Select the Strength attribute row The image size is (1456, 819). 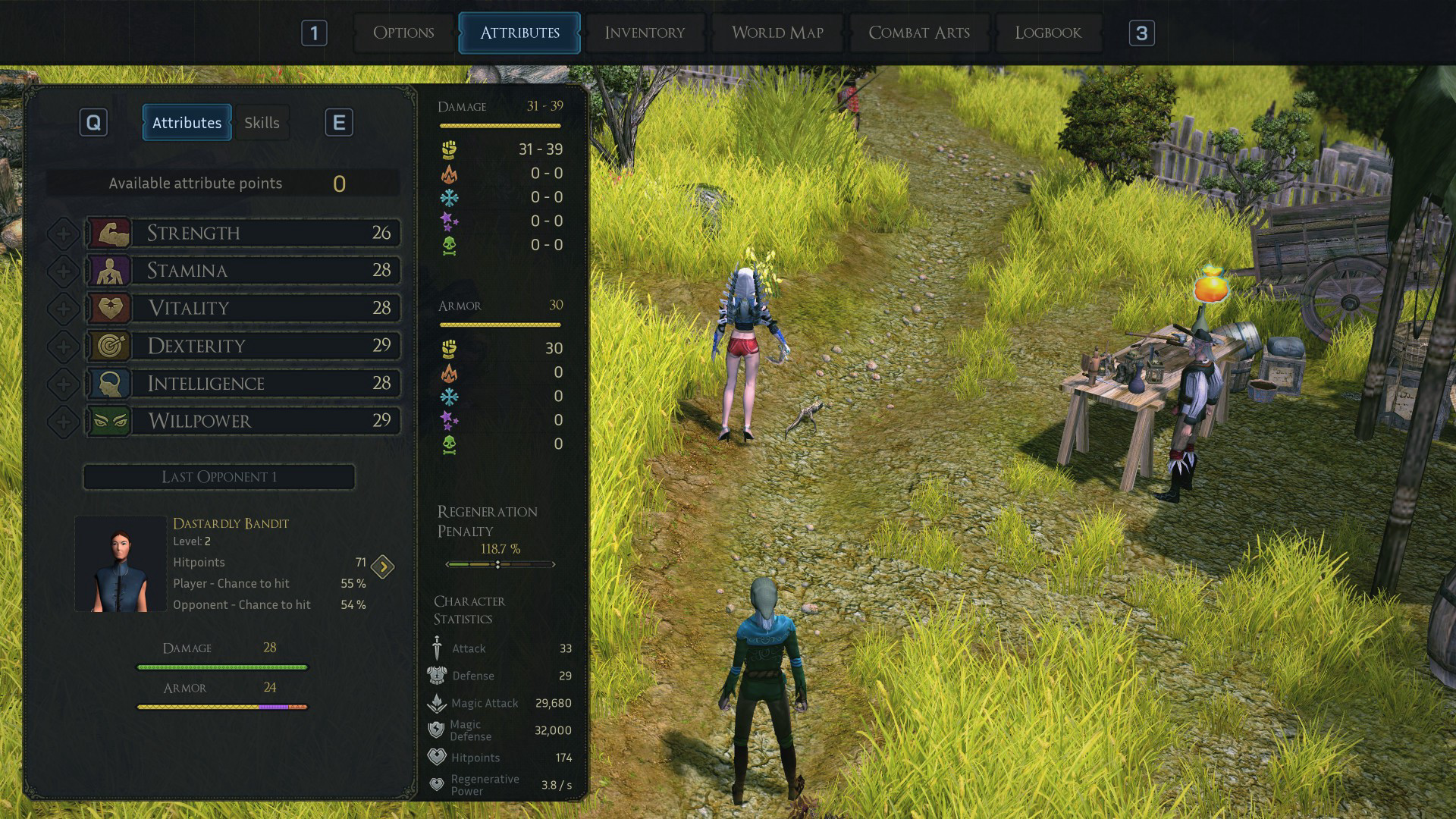pos(265,233)
